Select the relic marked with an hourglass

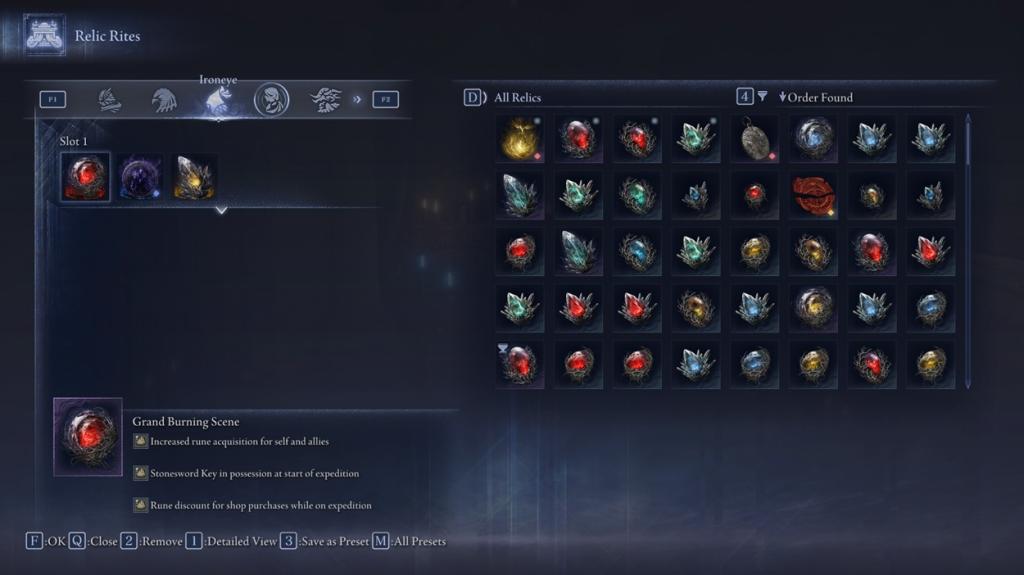(x=519, y=364)
